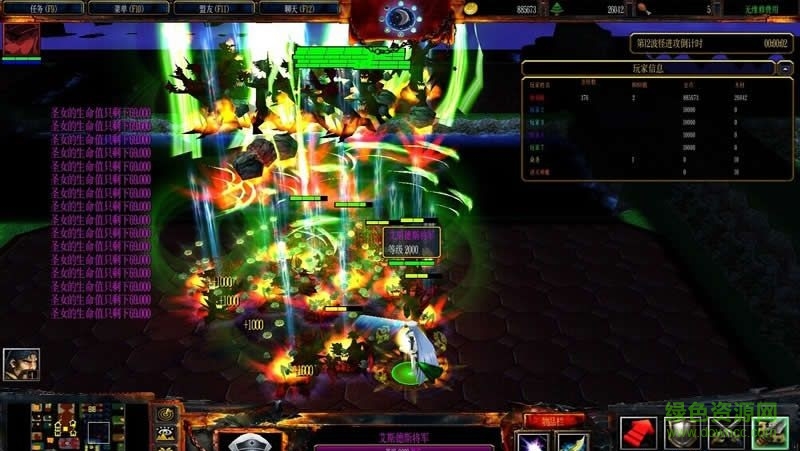This screenshot has width=800, height=451.
Task: Open the 菜单 (F10) game menu
Action: coord(128,8)
